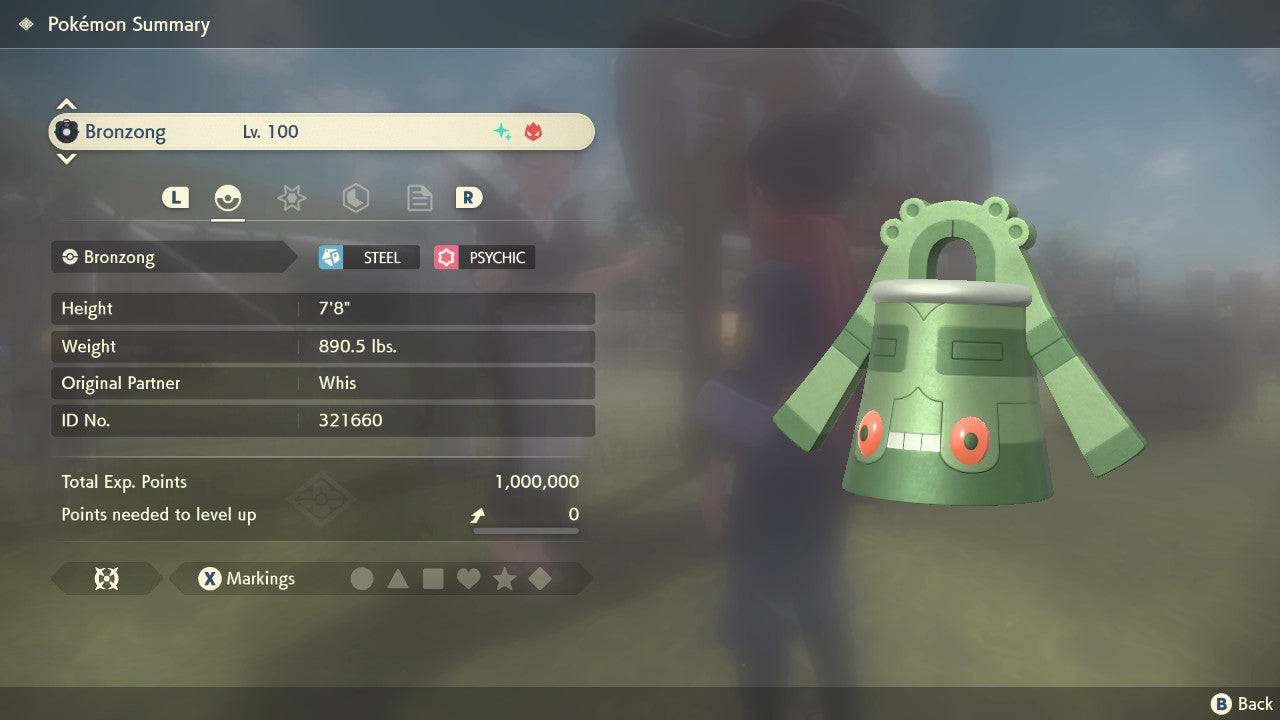Switch to the starburst stats tab

click(x=291, y=198)
